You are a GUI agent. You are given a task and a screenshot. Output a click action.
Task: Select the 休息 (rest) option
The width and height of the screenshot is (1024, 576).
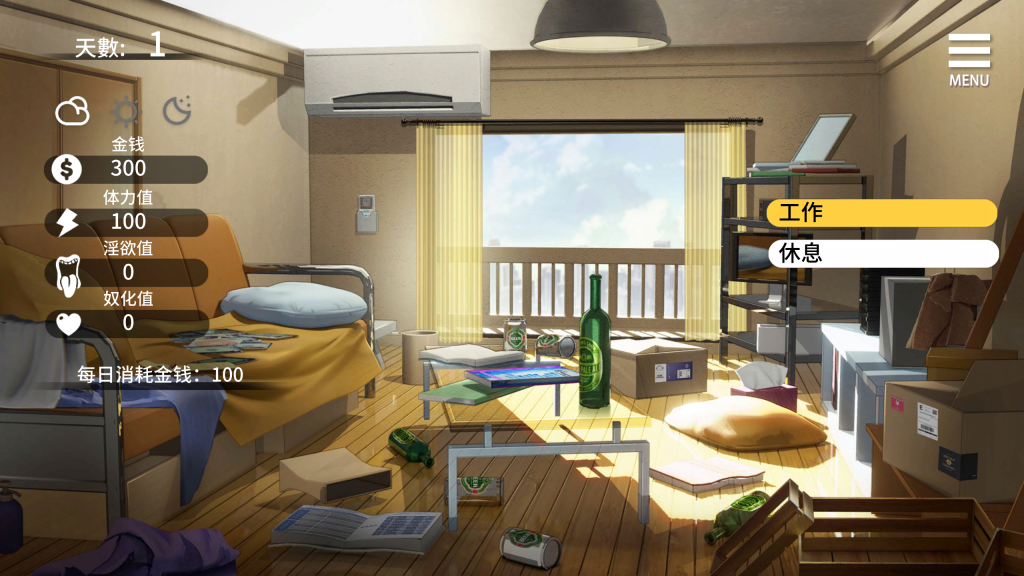pos(882,253)
